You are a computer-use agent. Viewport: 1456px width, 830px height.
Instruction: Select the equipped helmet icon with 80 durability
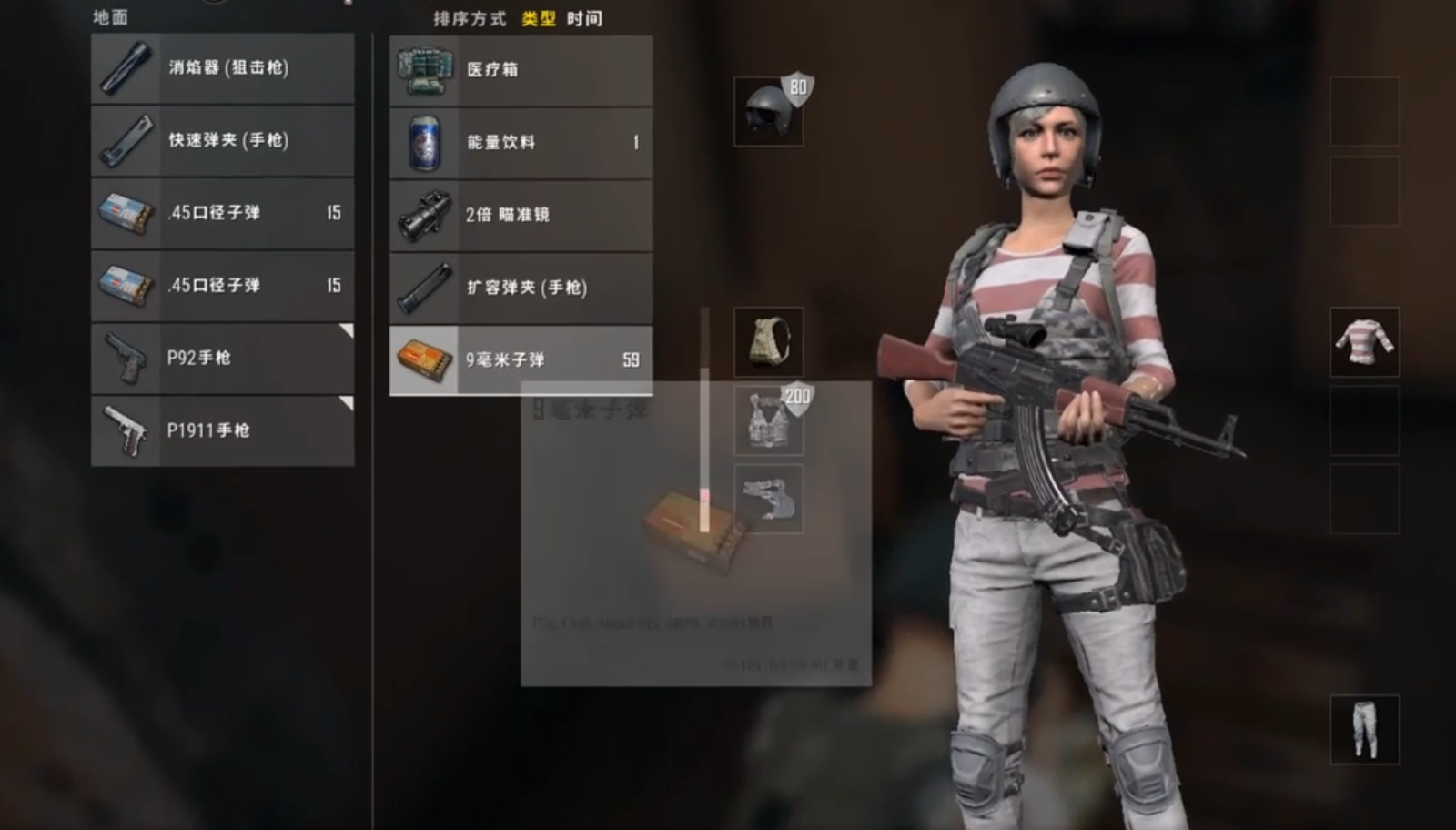(x=769, y=109)
